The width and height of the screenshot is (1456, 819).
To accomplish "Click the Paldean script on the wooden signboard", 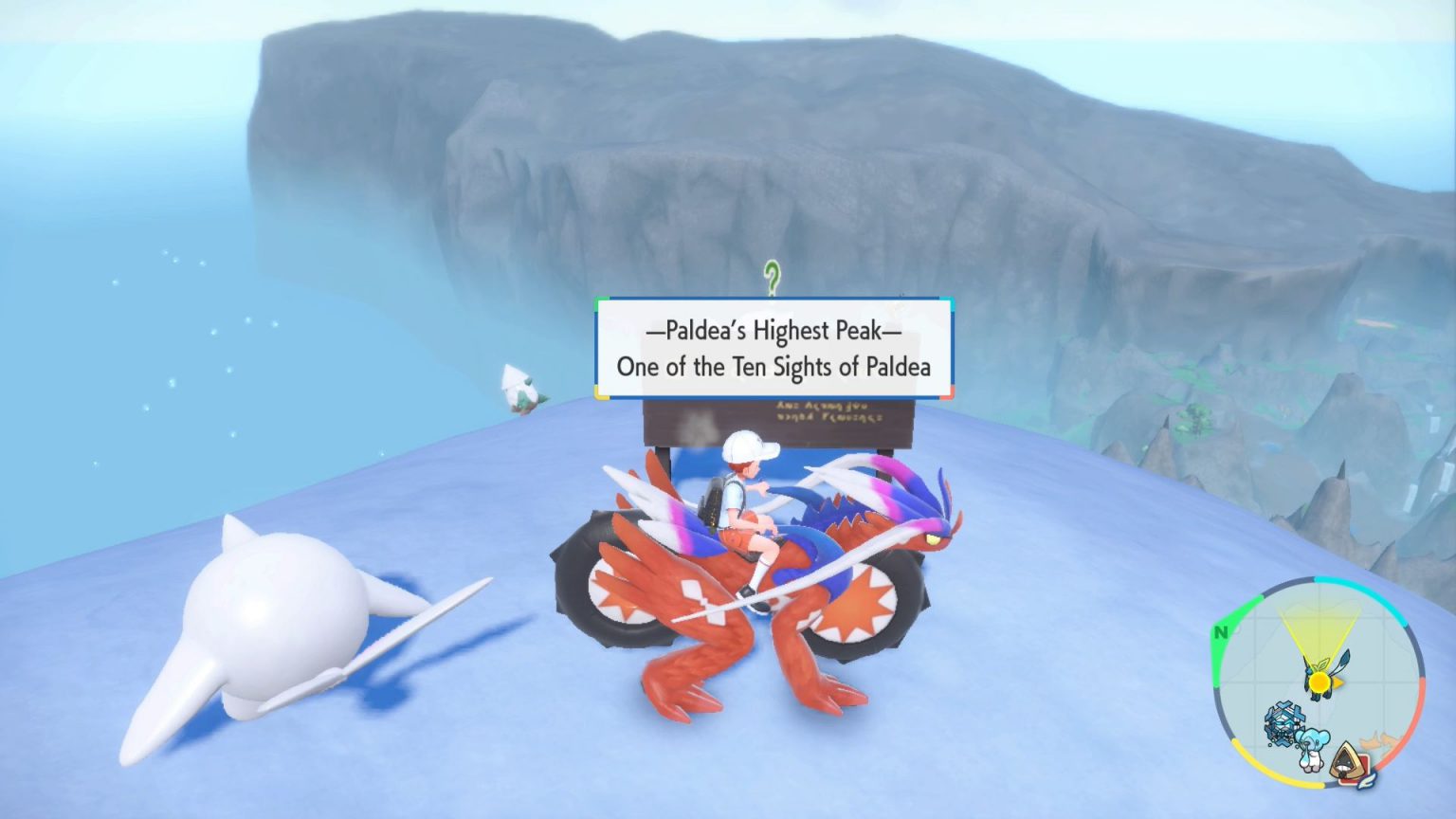I will (829, 413).
